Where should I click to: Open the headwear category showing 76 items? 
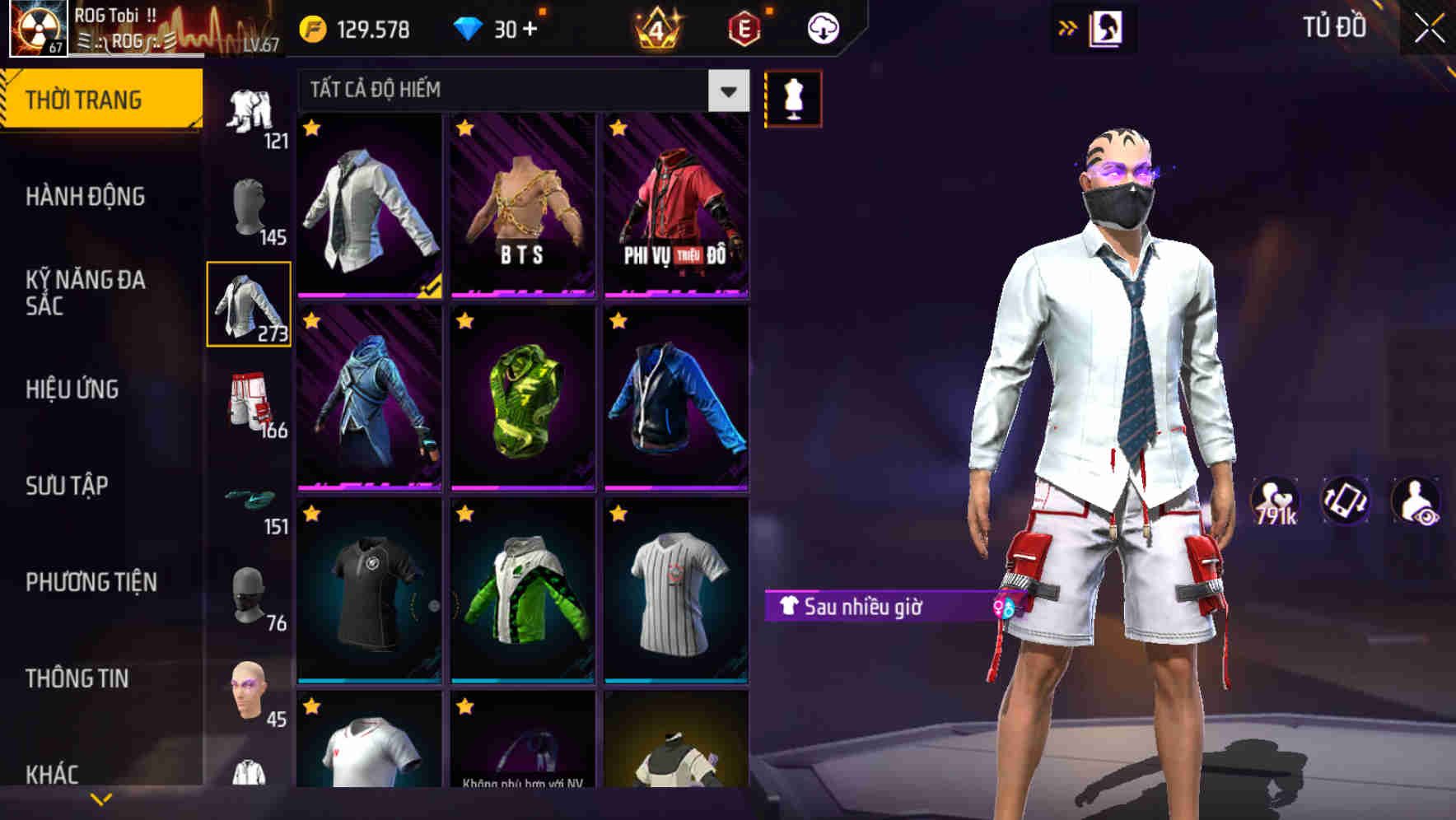(251, 597)
